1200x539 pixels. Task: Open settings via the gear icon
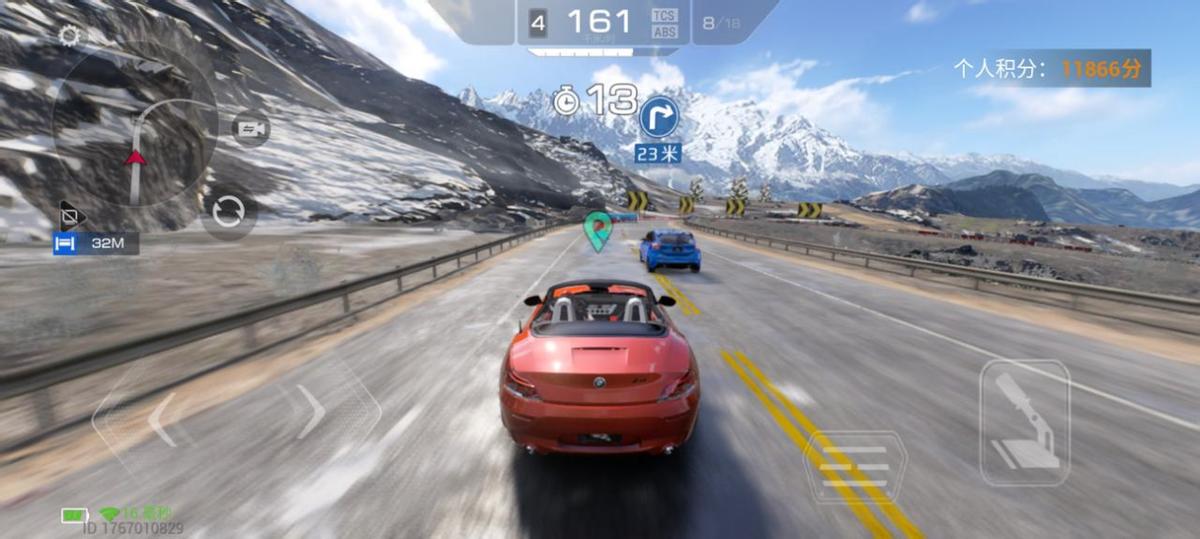(x=69, y=36)
